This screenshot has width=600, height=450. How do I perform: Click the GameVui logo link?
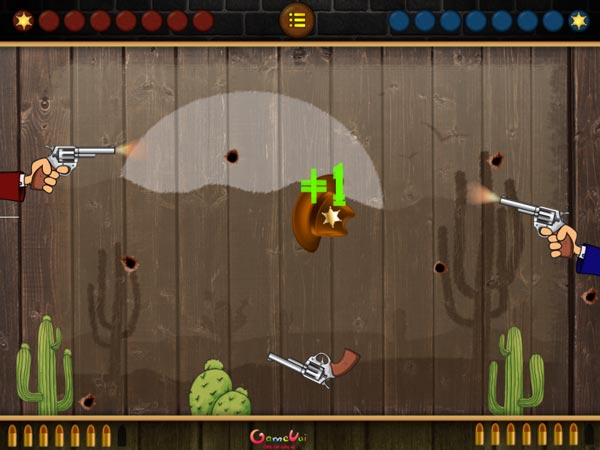277,437
